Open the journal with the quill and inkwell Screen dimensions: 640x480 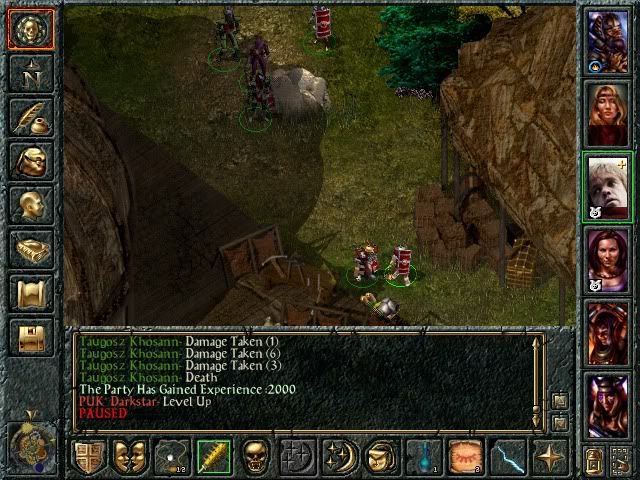(x=30, y=116)
